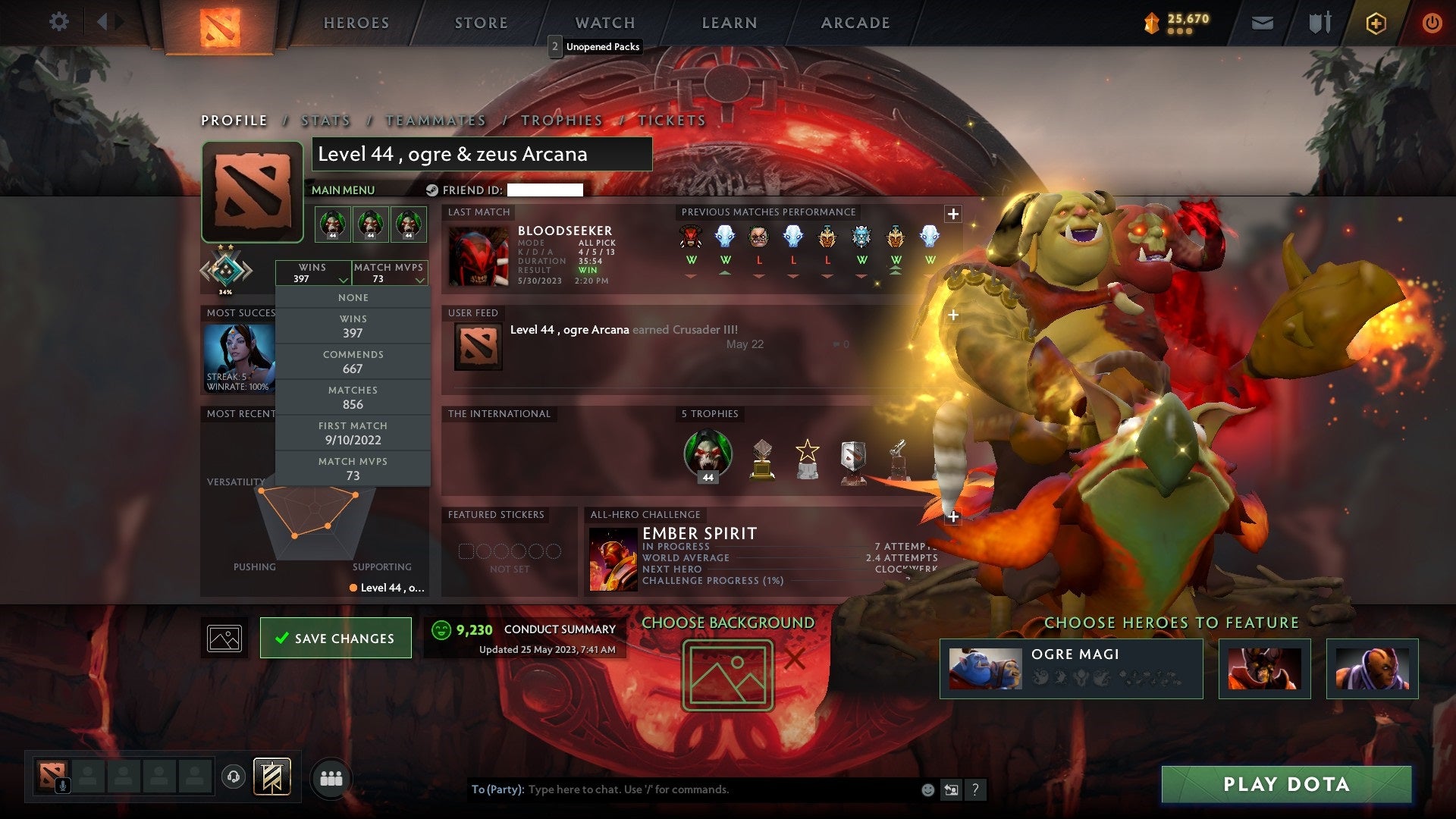This screenshot has width=1456, height=819.
Task: Exit the game via the power icon
Action: tap(1432, 23)
